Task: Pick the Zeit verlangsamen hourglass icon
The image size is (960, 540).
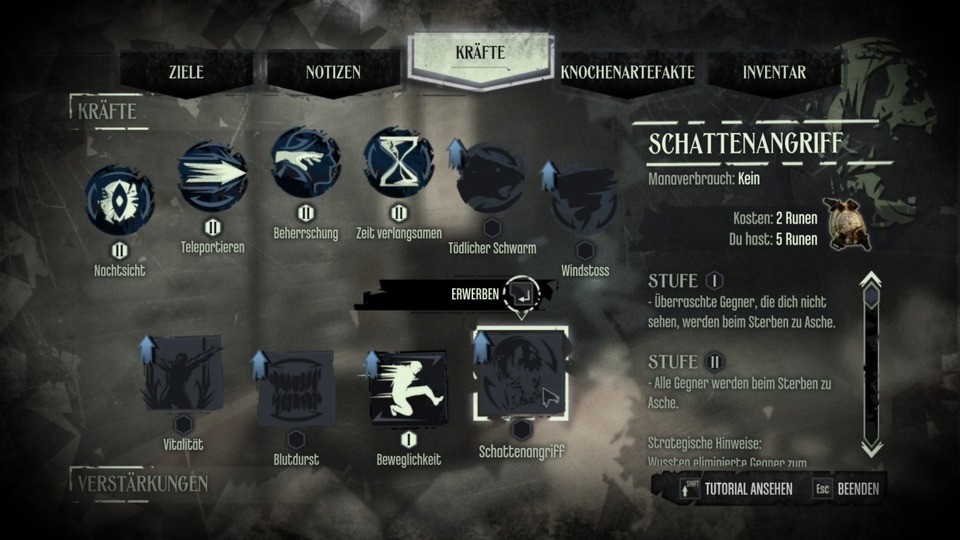Action: 398,162
